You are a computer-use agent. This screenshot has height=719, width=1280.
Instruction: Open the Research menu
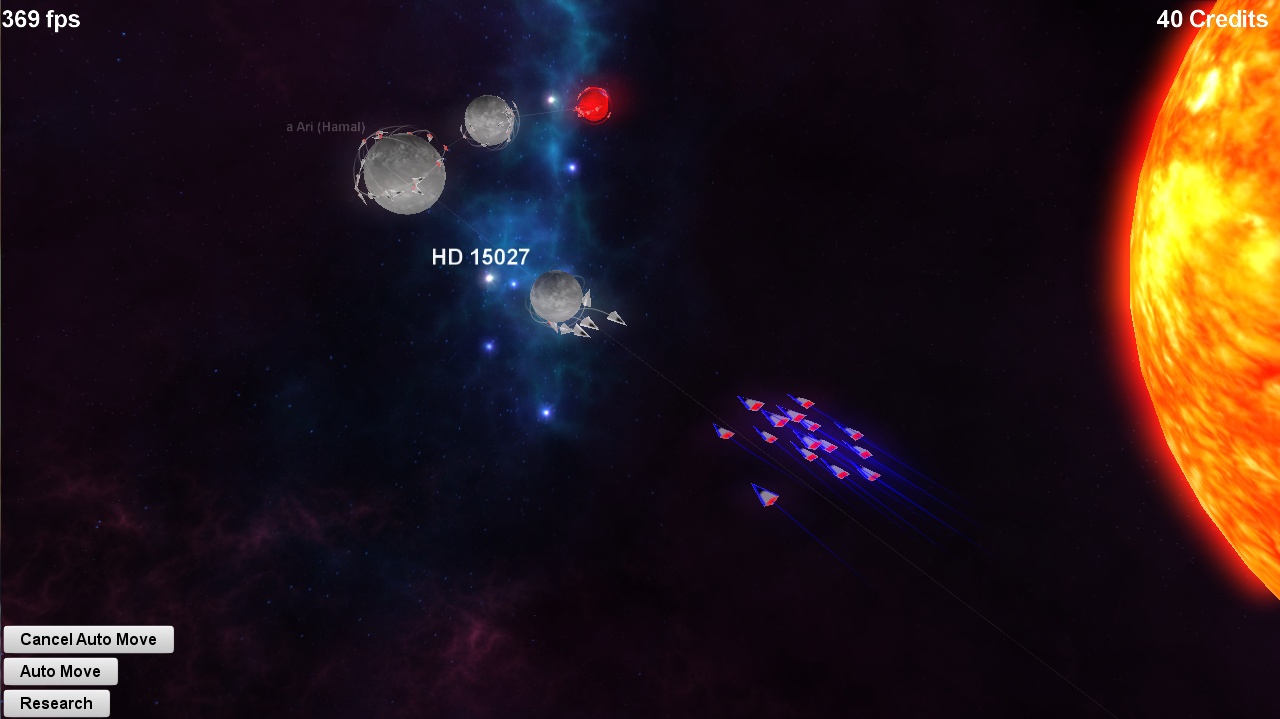point(56,703)
